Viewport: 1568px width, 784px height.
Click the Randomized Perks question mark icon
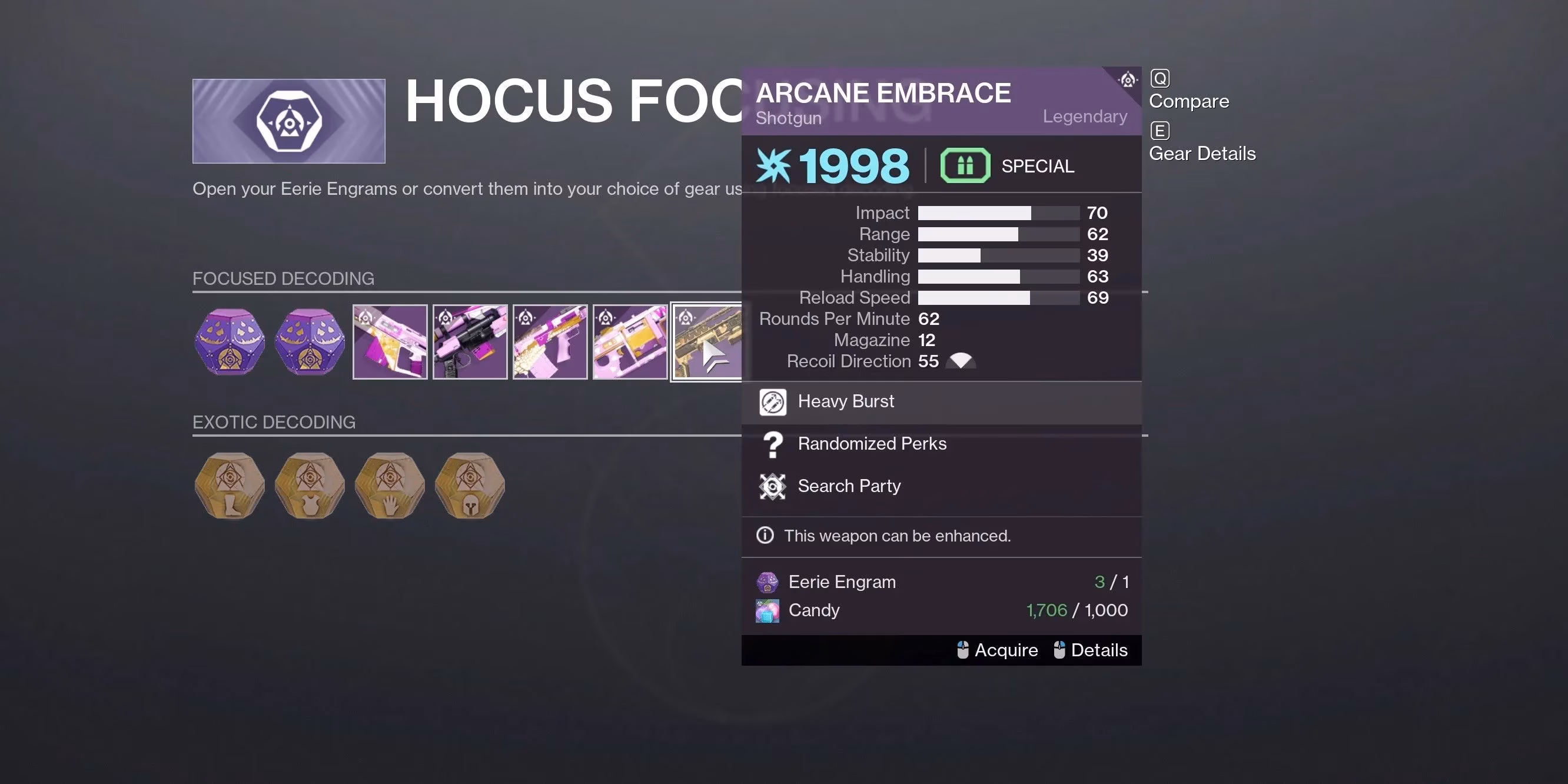(773, 444)
